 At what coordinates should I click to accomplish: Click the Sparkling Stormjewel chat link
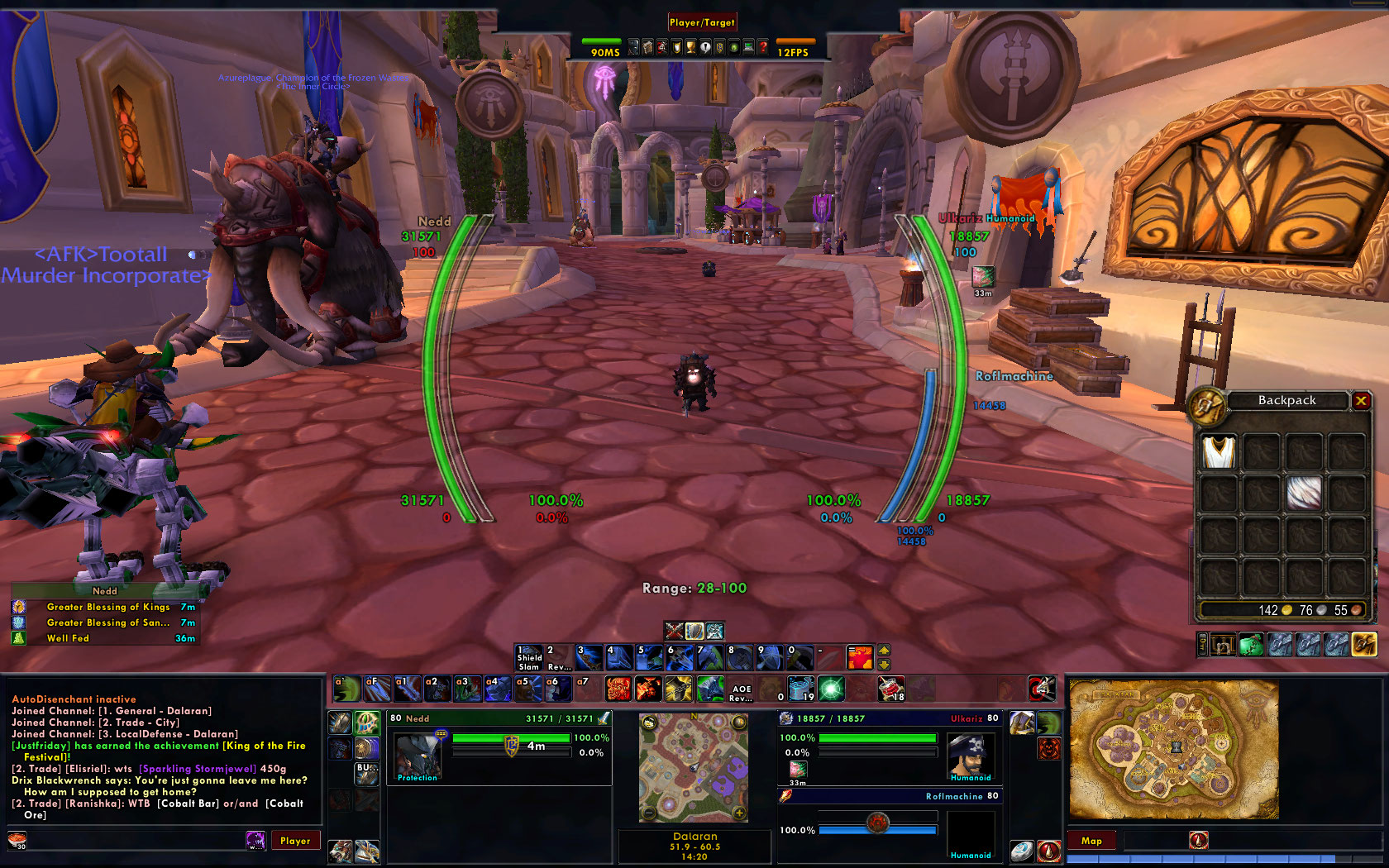pyautogui.click(x=198, y=769)
